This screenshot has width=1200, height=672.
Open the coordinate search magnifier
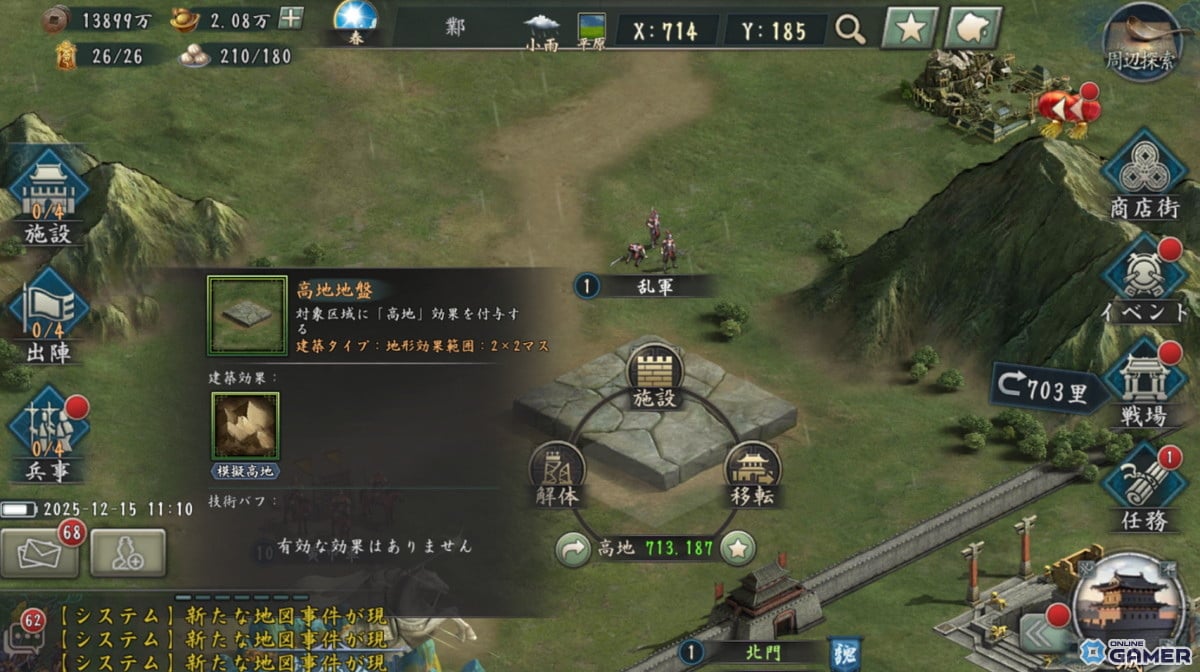pos(850,30)
